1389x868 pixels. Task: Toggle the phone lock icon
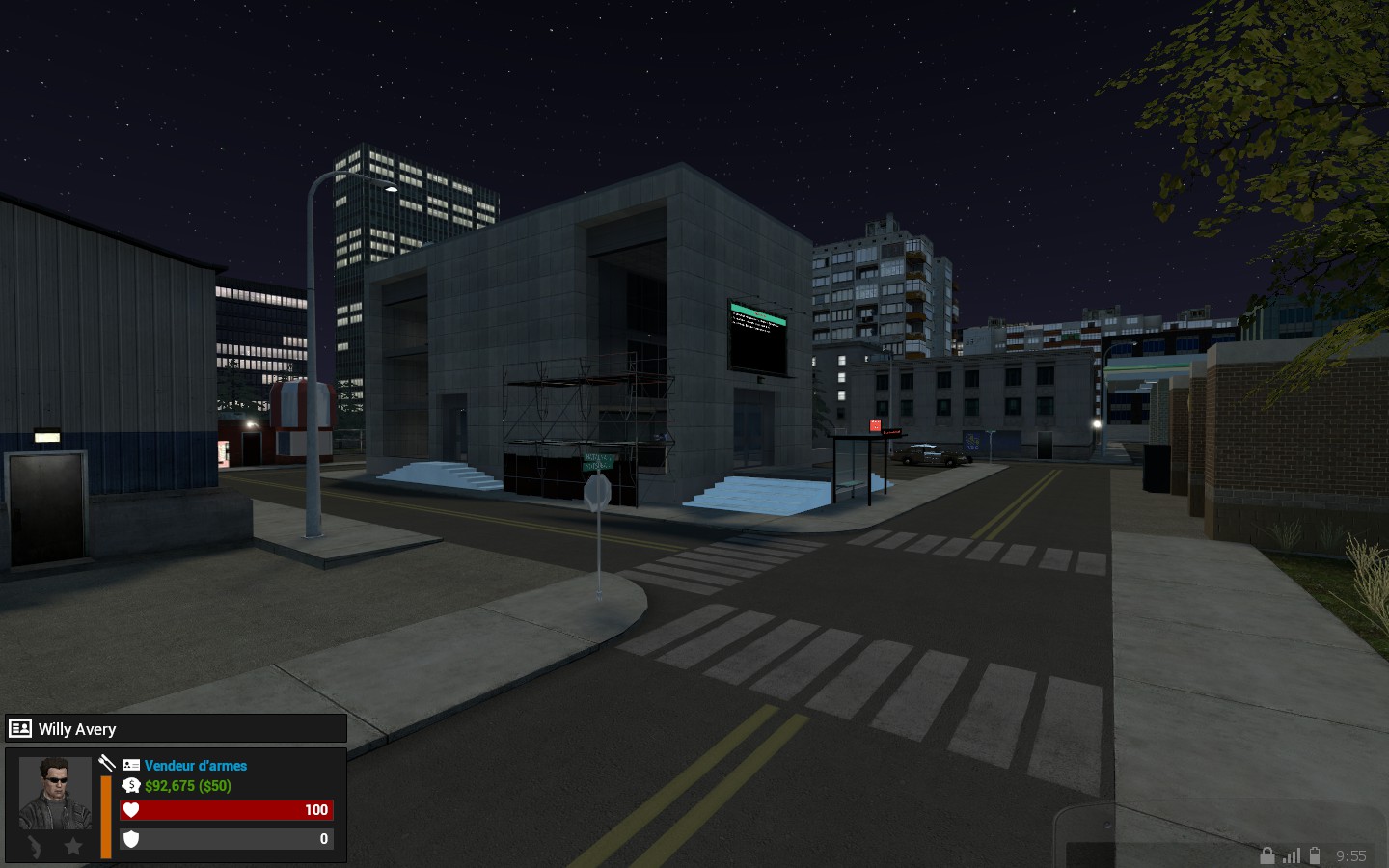(1267, 854)
